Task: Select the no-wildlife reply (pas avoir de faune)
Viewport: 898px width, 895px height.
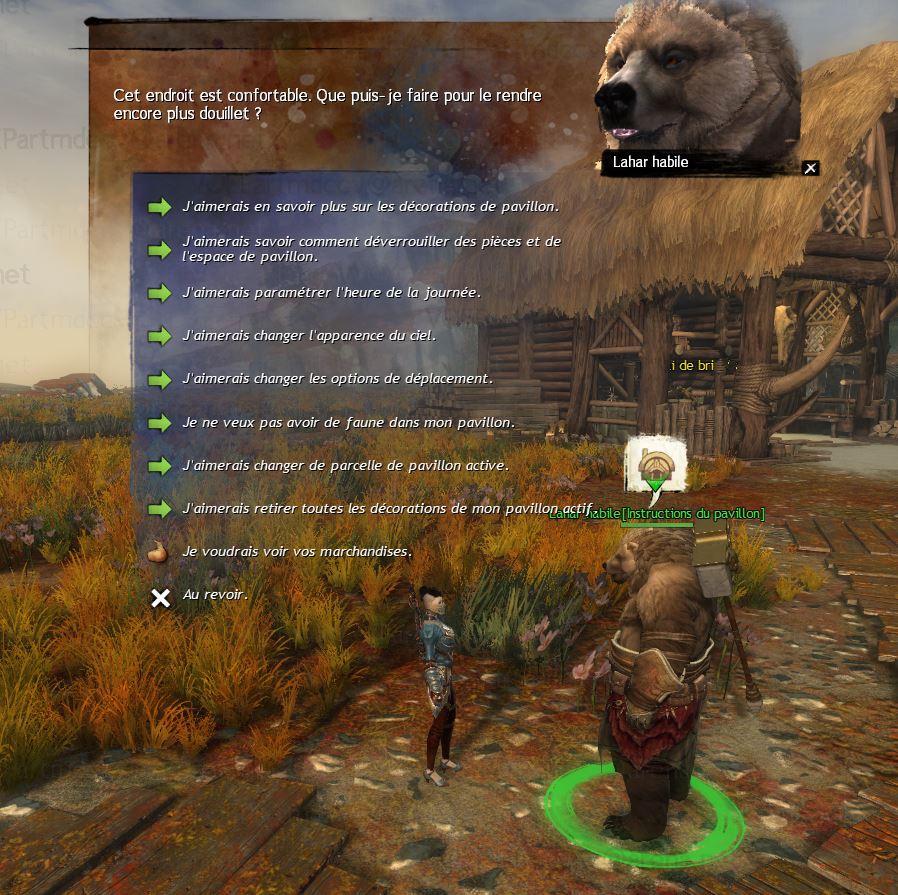Action: (348, 423)
